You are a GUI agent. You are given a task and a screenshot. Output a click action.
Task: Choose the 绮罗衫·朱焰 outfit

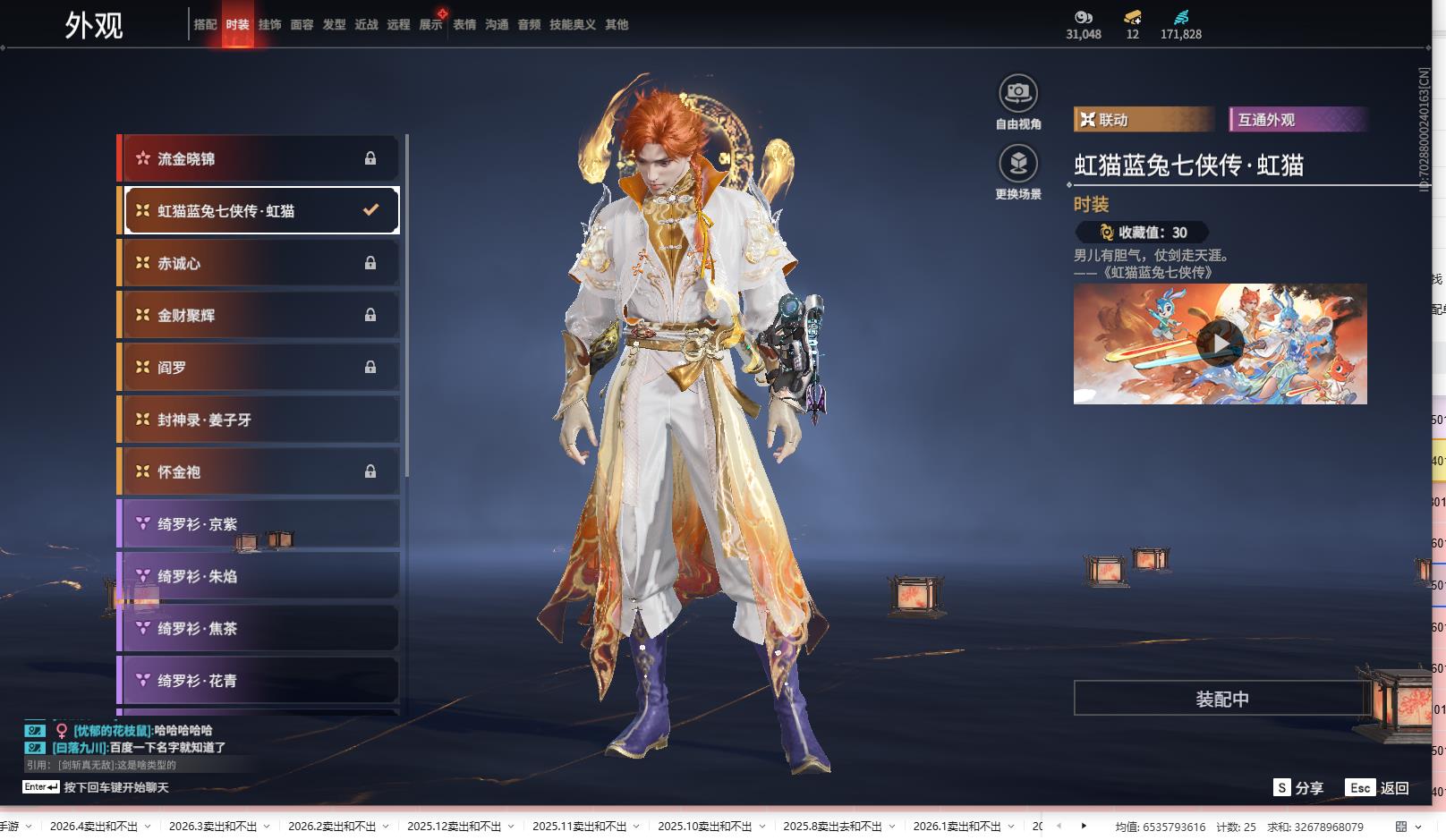(x=259, y=576)
